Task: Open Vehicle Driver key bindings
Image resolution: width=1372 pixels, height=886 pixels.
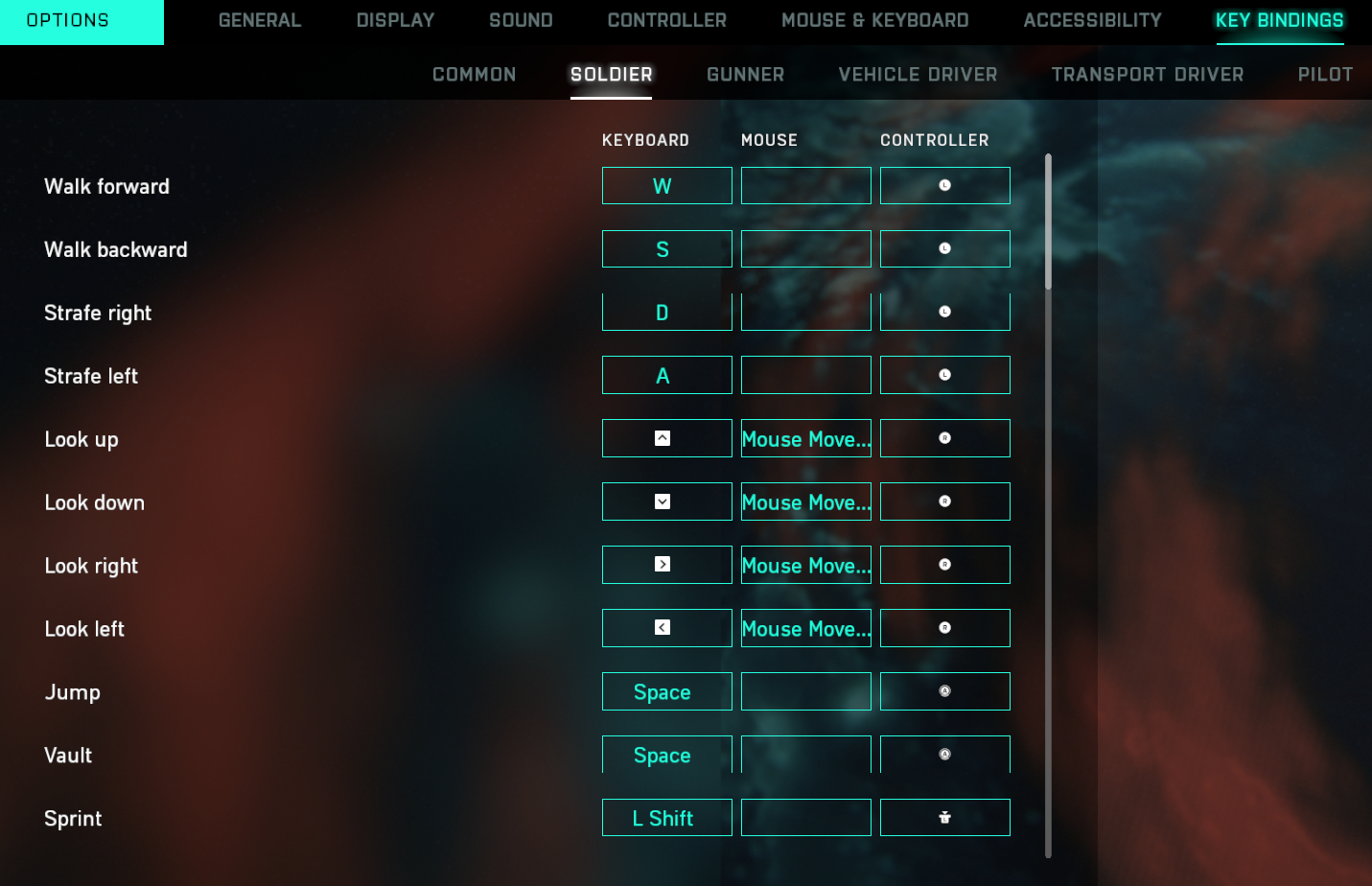Action: pos(918,75)
